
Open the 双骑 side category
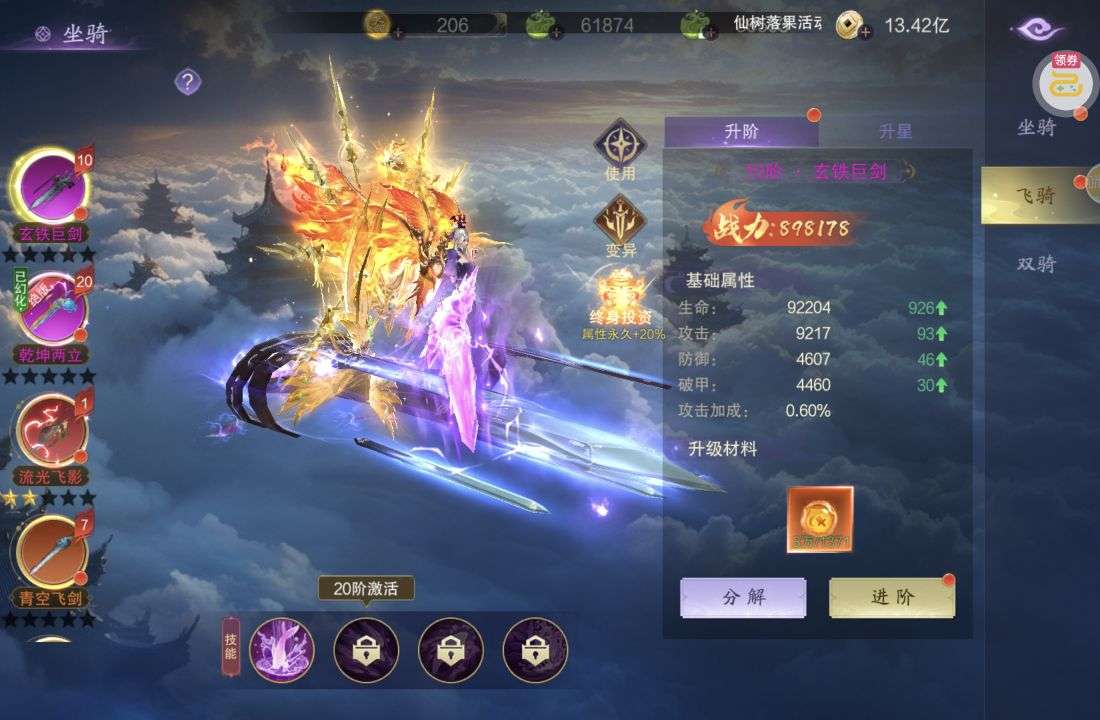tap(1036, 264)
